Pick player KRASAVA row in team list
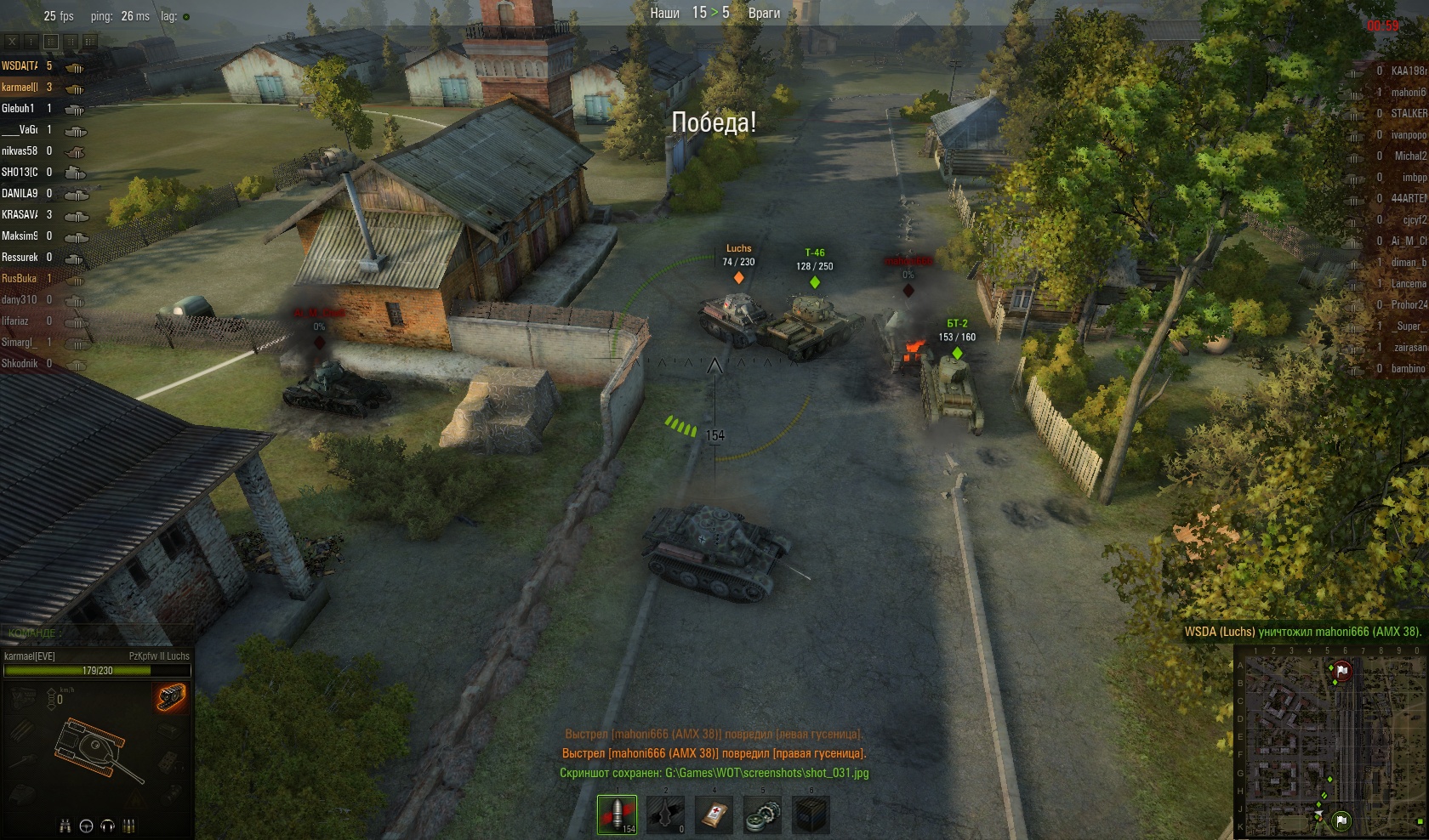Screen dimensions: 1429x840 coord(20,214)
